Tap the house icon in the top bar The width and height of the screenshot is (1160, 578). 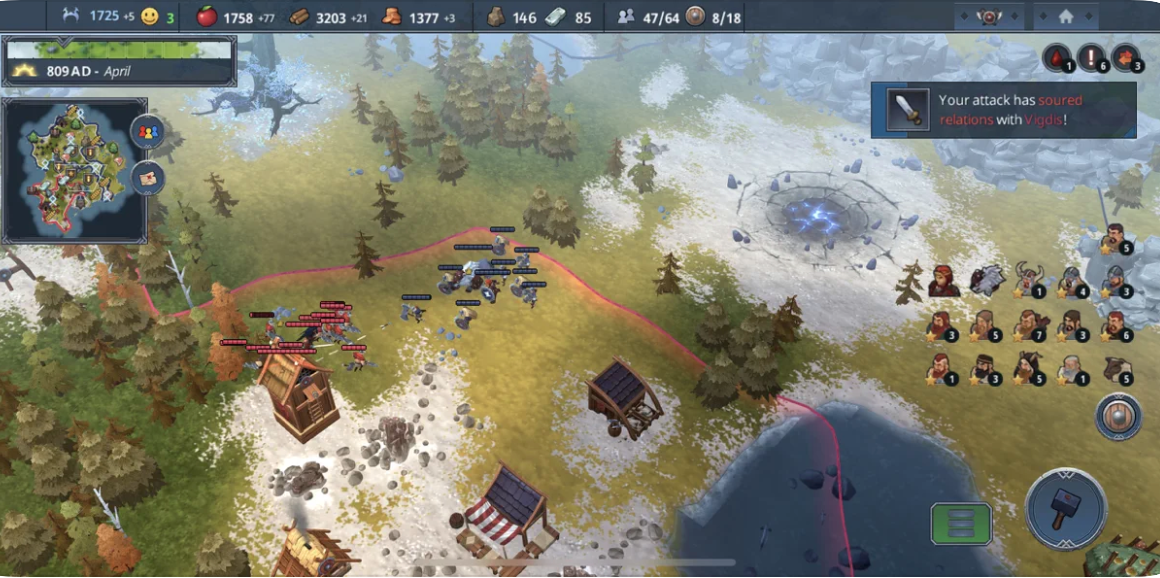pos(1065,17)
